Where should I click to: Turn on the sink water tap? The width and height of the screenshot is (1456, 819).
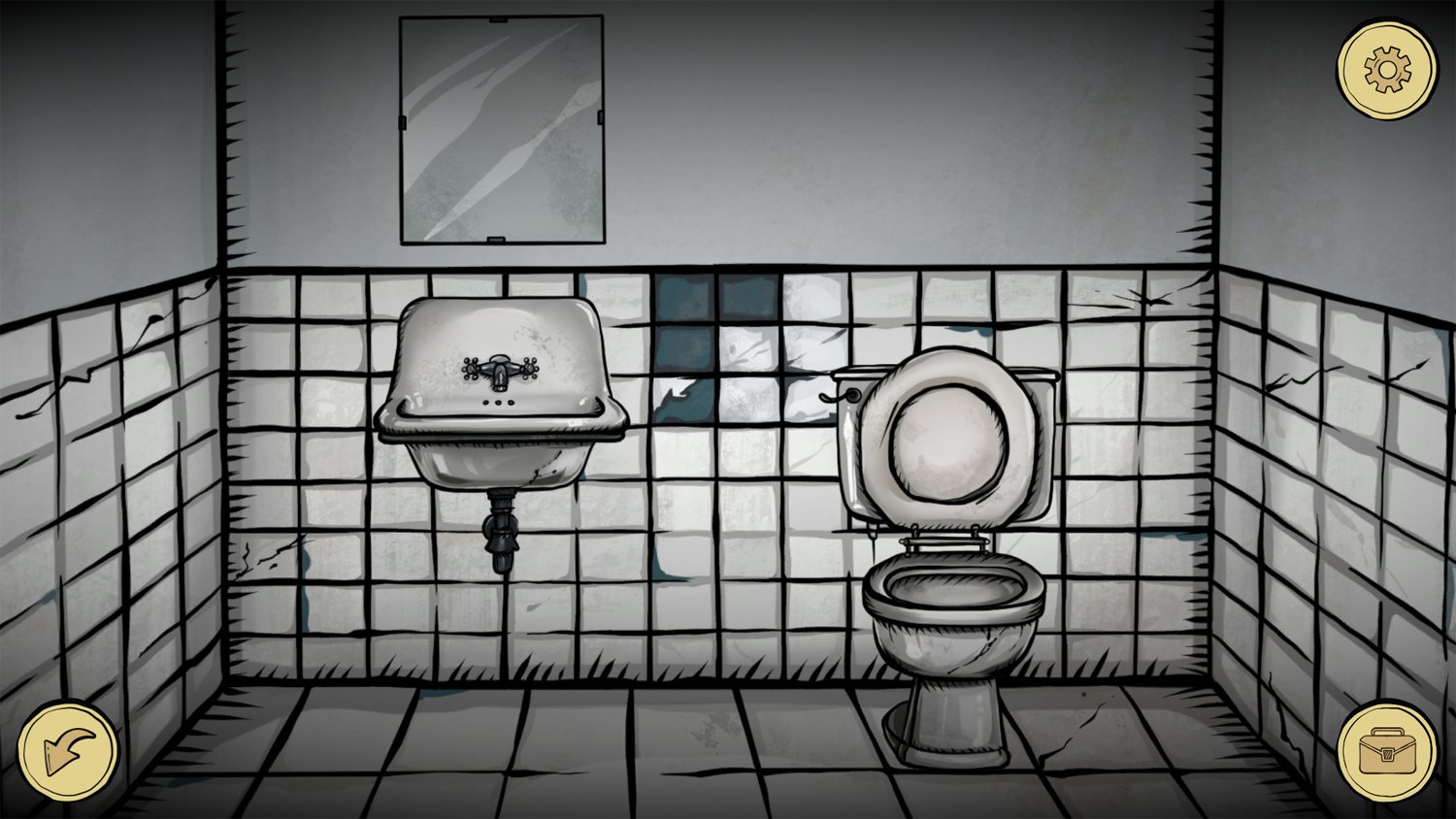[501, 372]
